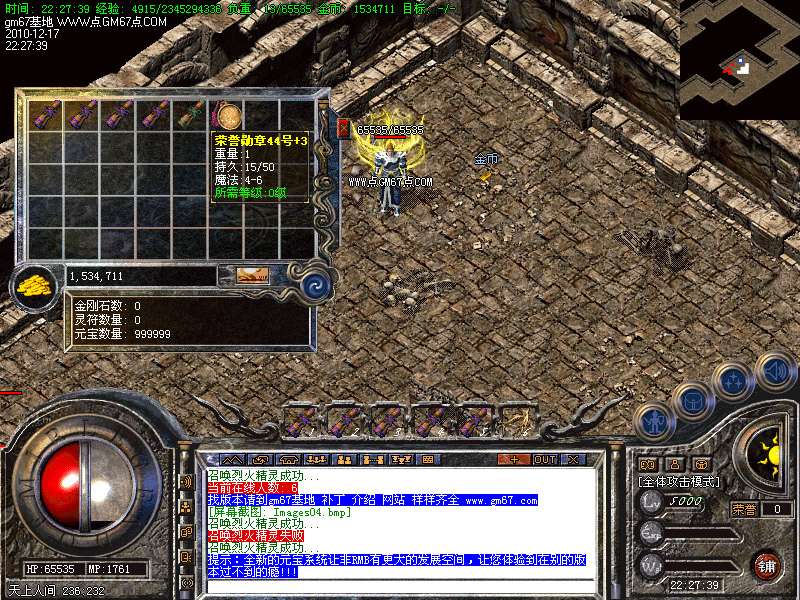Open the shop with the red 铺 button
Screen dimensions: 800x600
point(766,565)
